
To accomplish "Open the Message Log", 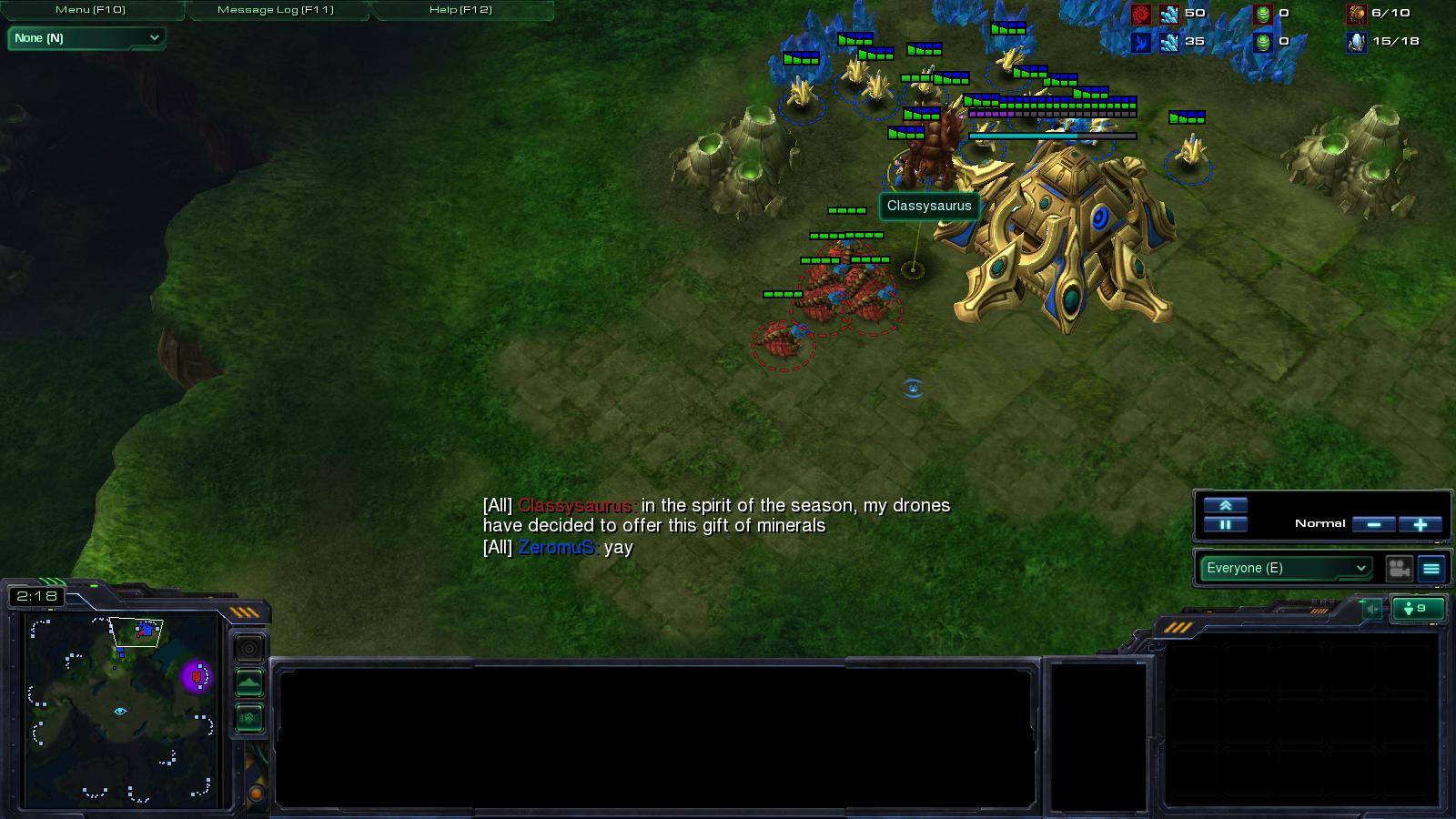I will [276, 10].
